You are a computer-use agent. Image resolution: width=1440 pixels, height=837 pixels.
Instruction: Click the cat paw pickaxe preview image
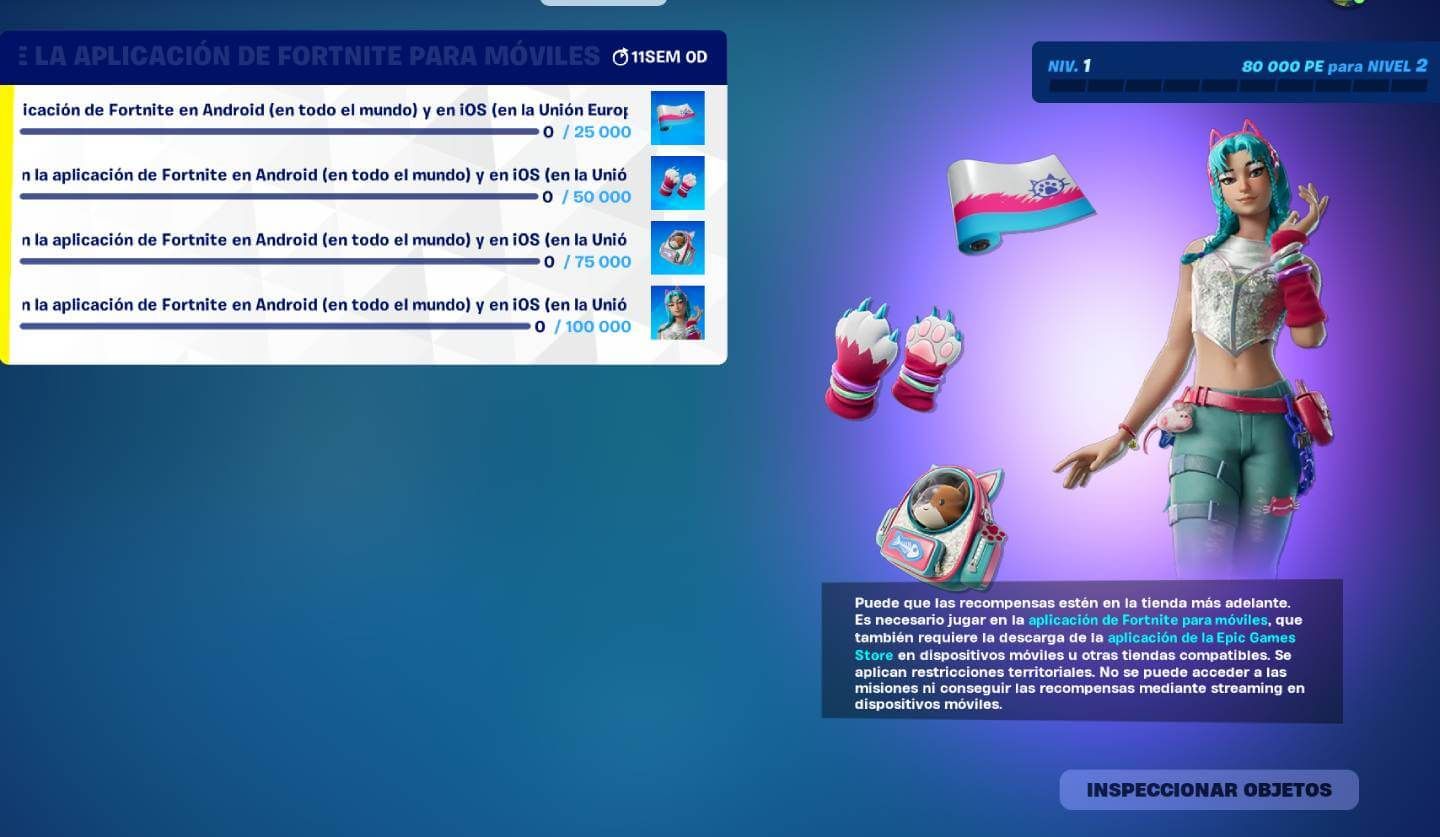pyautogui.click(x=895, y=360)
